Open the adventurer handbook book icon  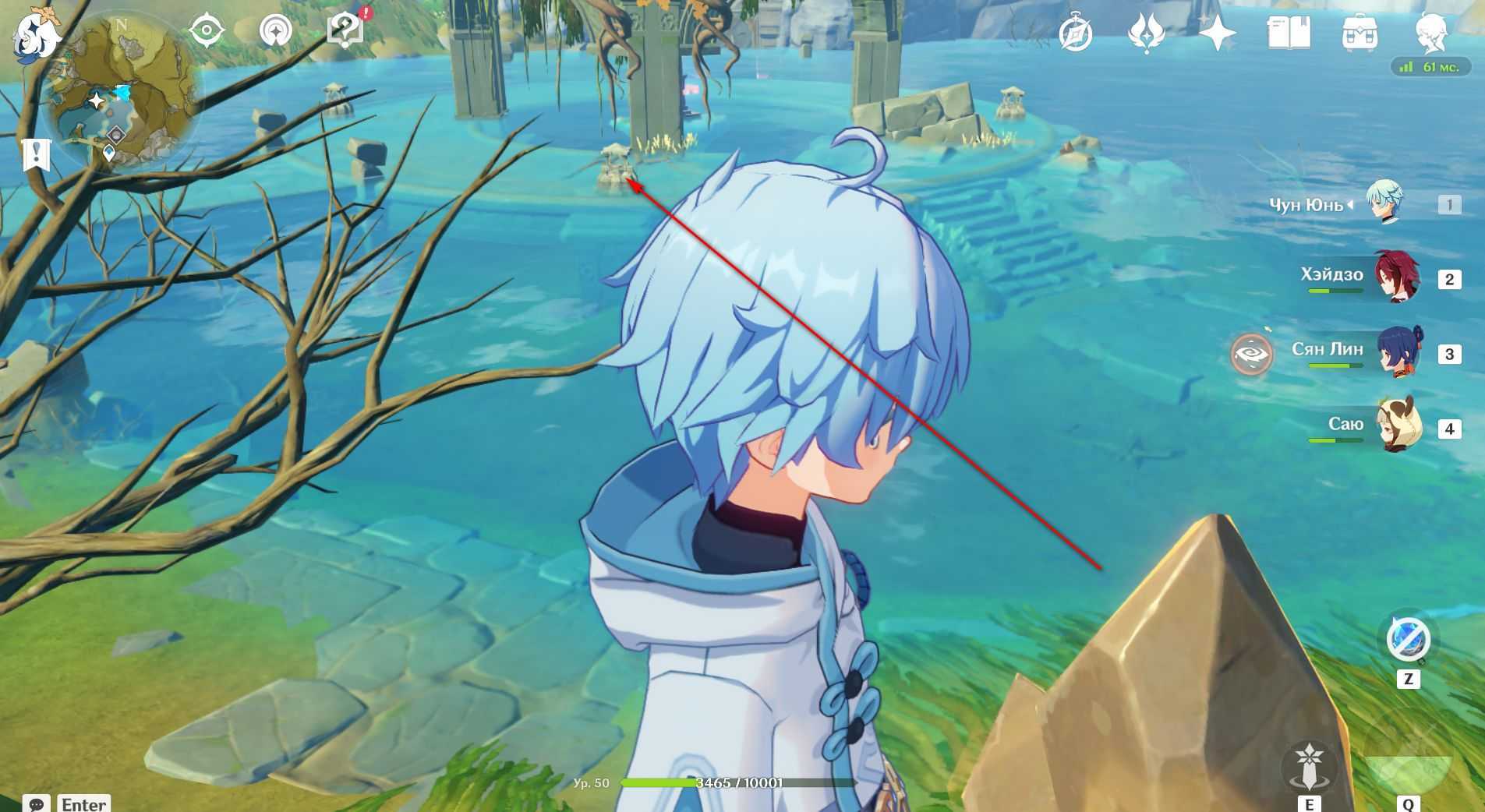tap(1289, 34)
